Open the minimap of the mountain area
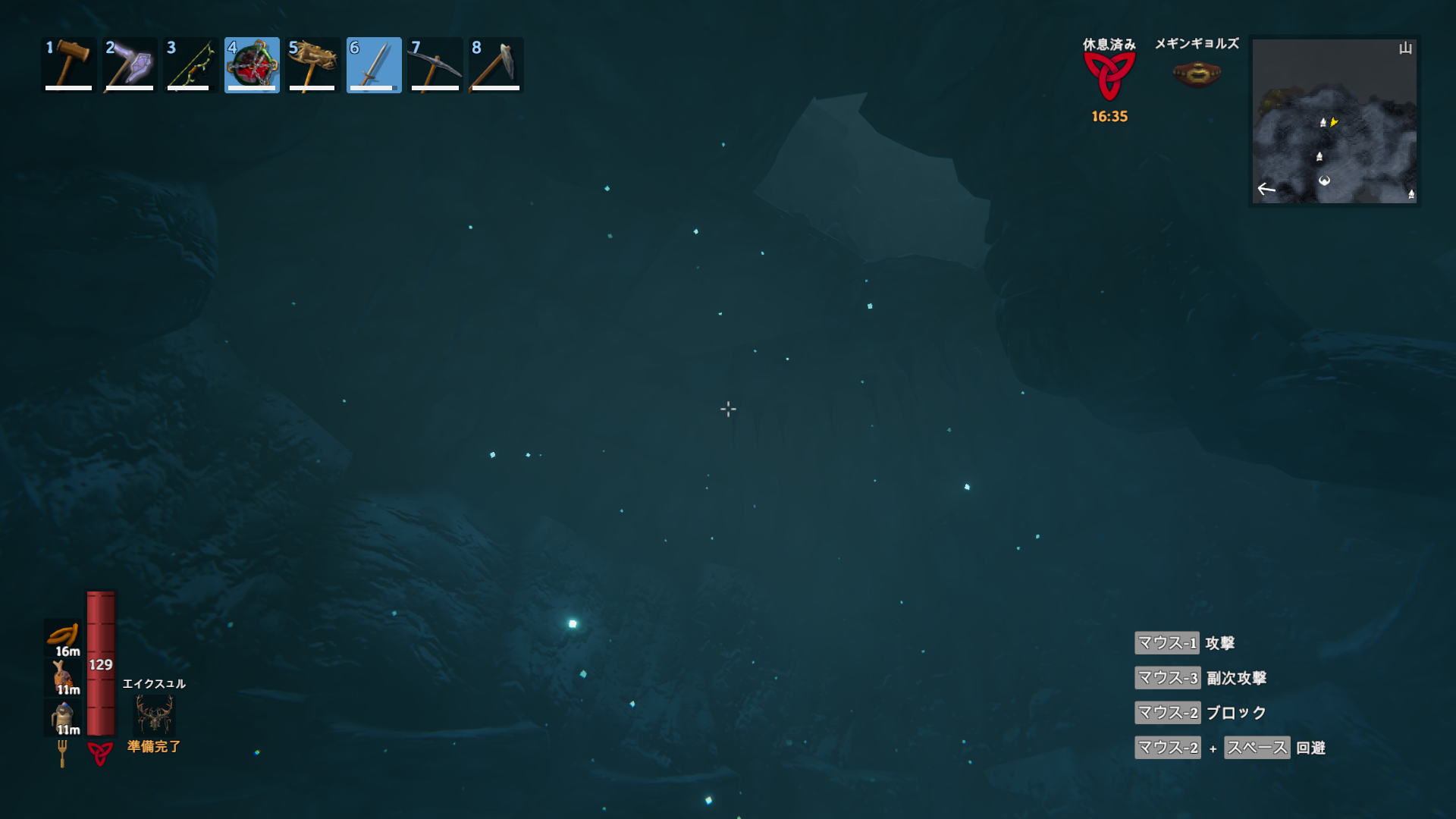The width and height of the screenshot is (1456, 819). 1334,121
